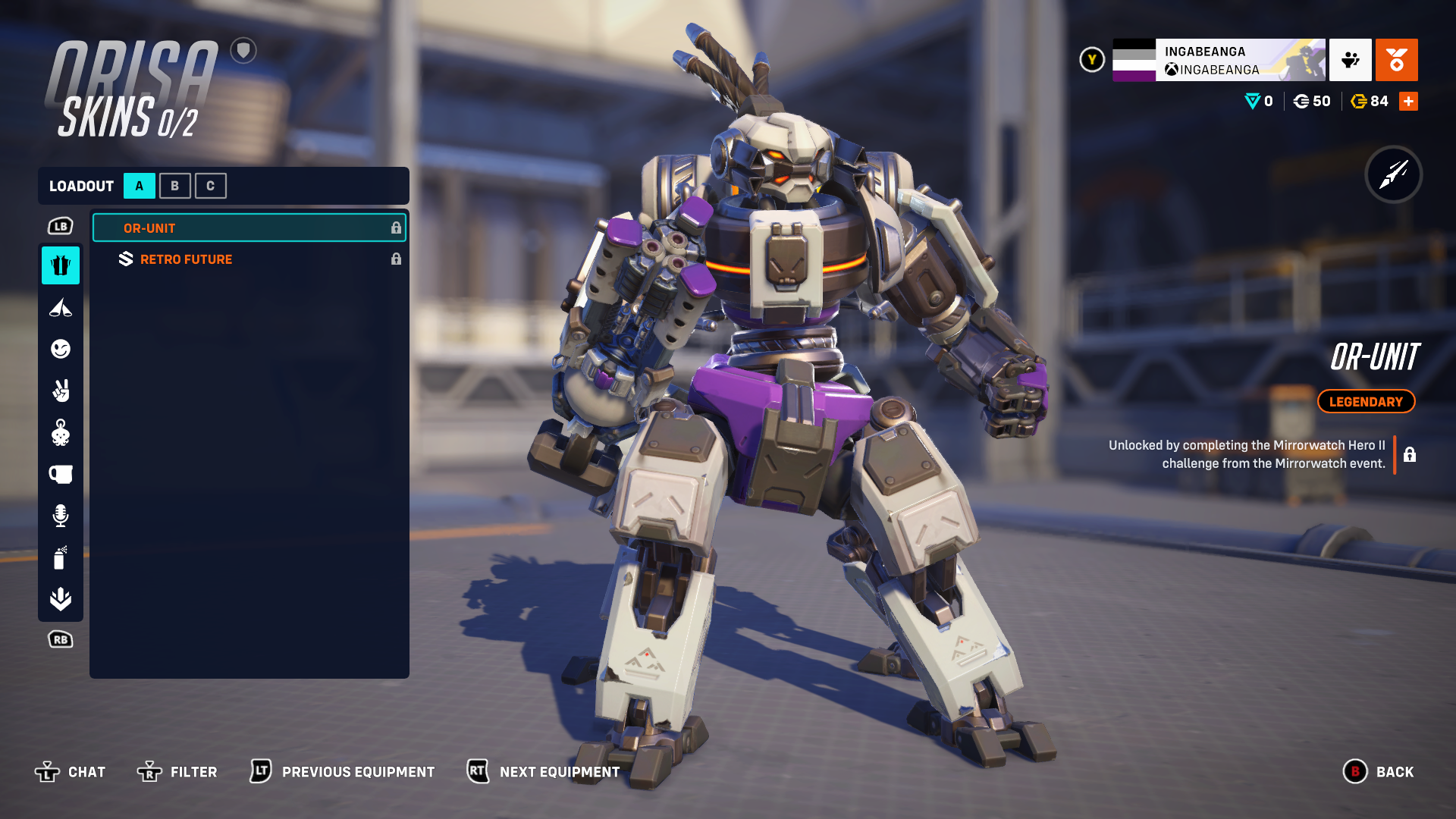Toggle the weapon view round button
Screen dimensions: 1456x819
[1394, 174]
